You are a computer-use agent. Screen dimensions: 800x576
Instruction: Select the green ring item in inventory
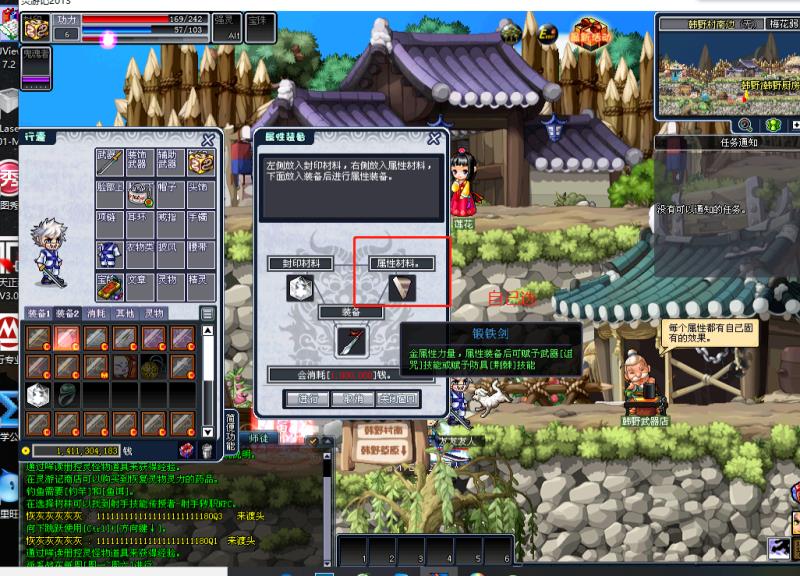click(x=67, y=395)
